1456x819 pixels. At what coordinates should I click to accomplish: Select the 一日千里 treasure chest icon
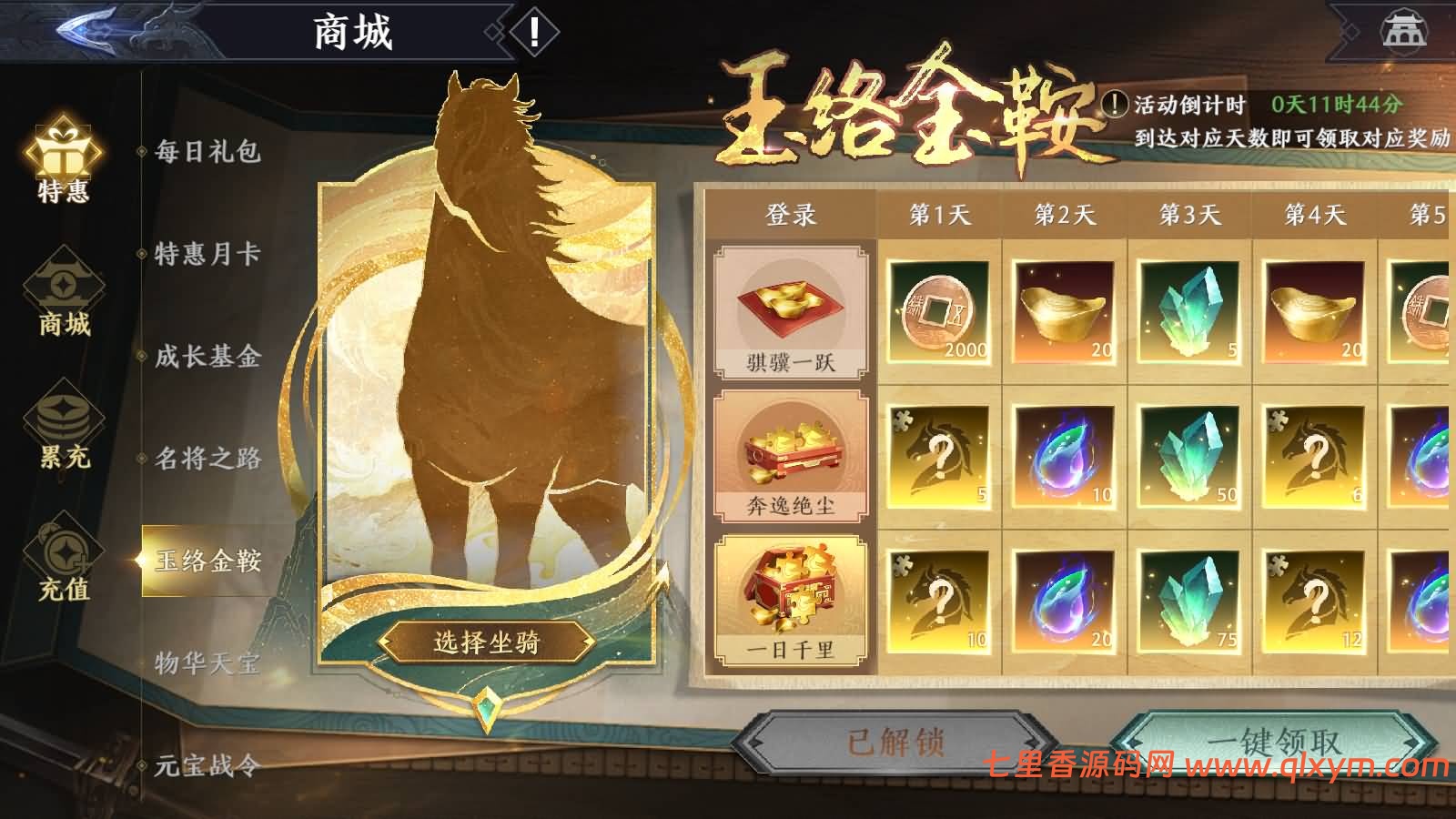coord(791,591)
